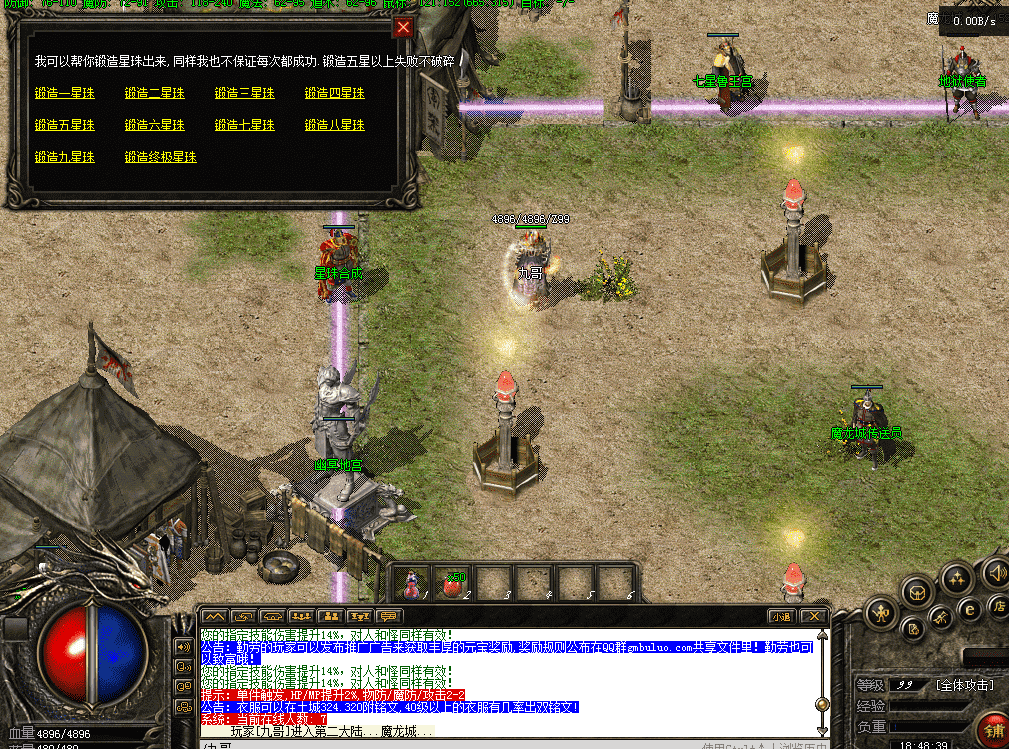
Task: Choose 锻造终极星珠 ultimate forging option
Action: tap(161, 157)
